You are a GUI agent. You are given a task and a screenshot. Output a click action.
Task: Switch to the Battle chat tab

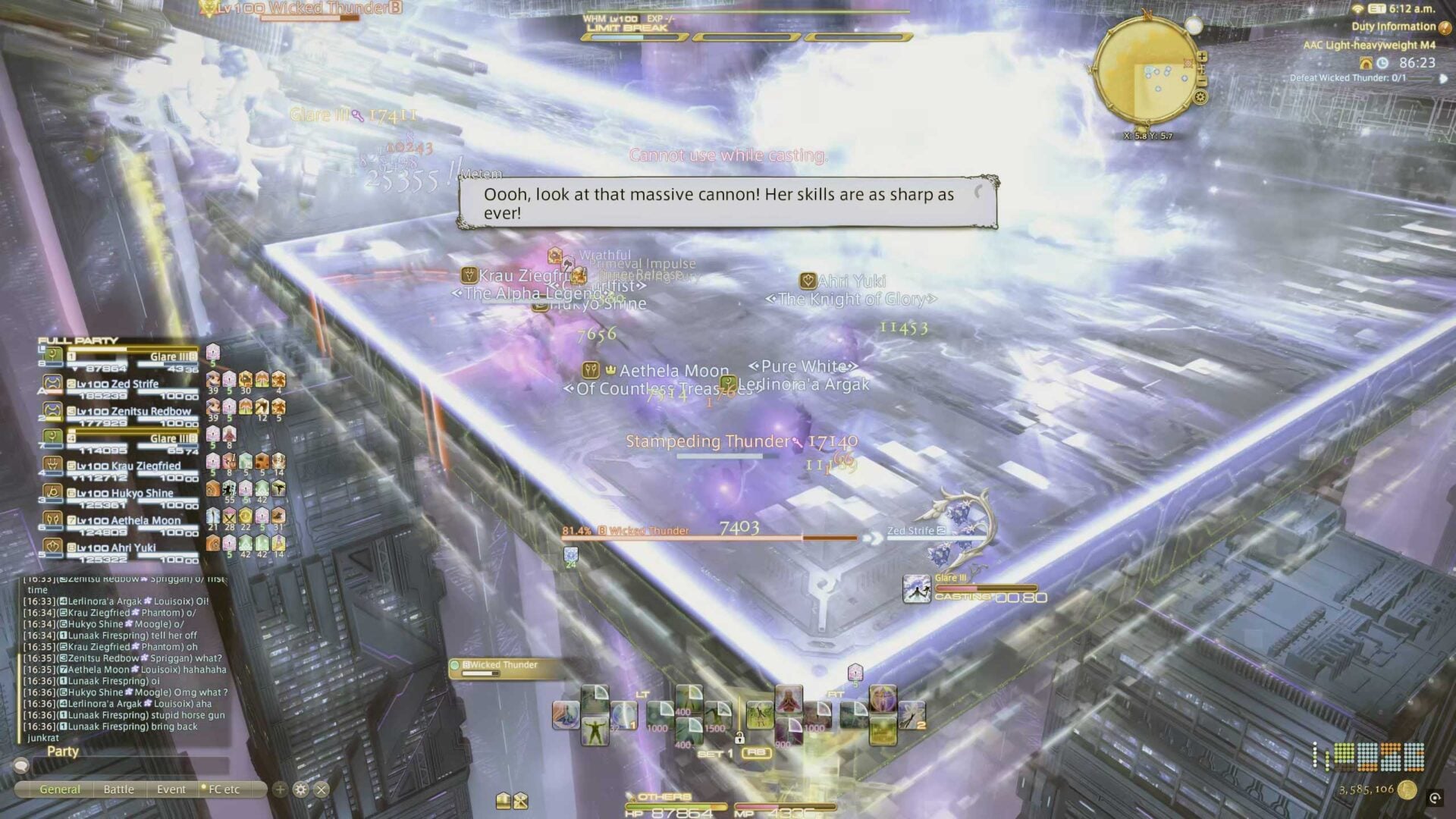[x=118, y=789]
